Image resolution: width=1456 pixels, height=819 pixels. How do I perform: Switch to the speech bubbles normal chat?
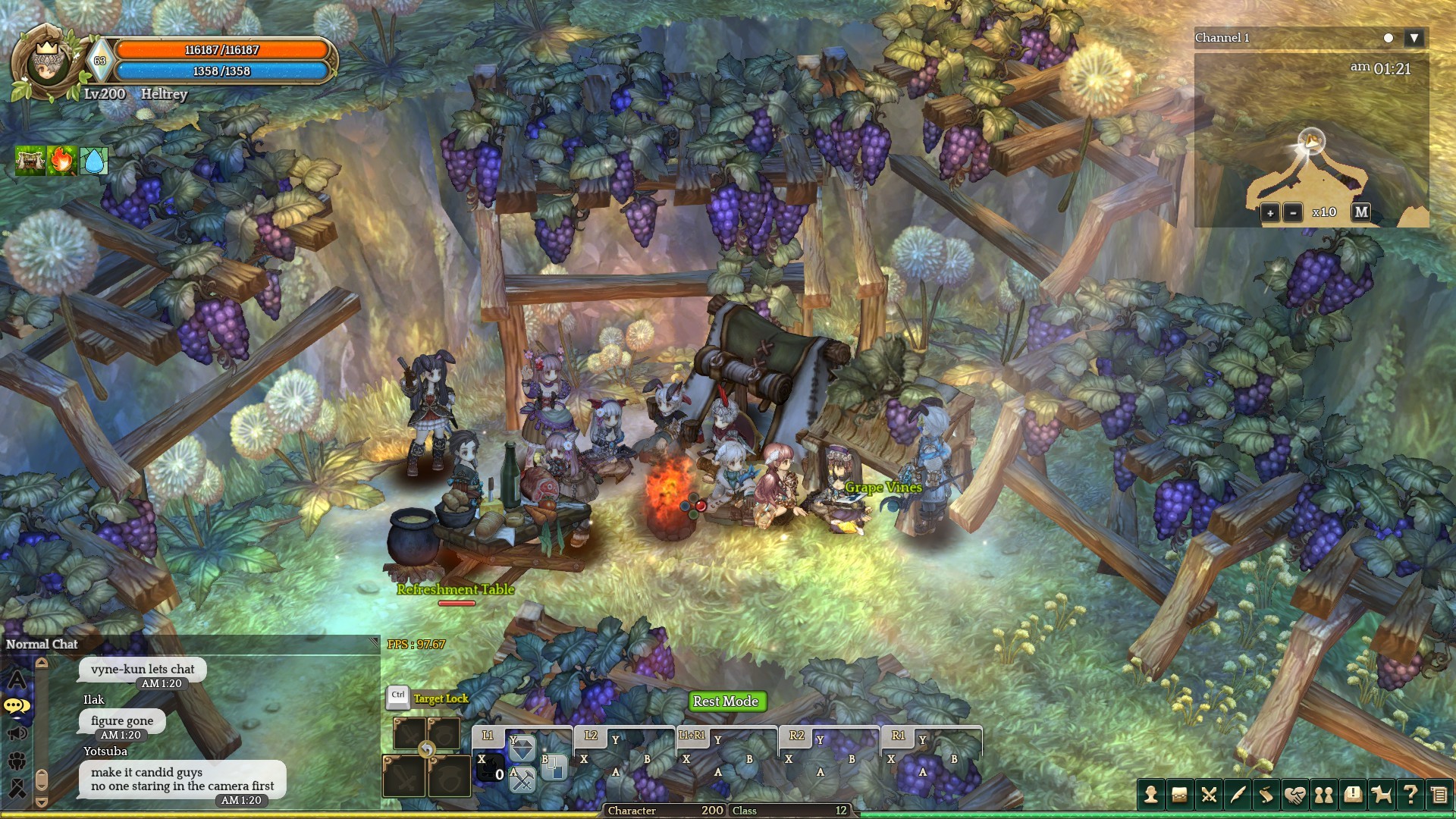17,707
